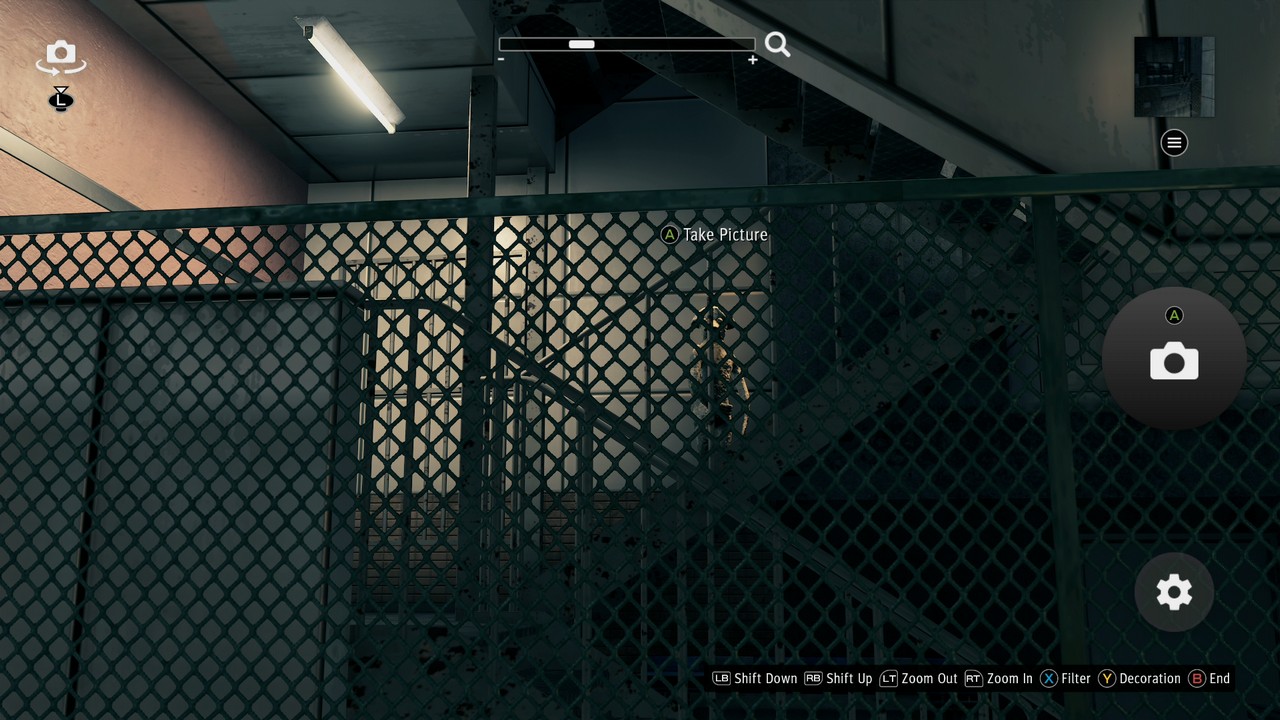Click the A icon above the shutter button
Viewport: 1280px width, 720px height.
(1174, 315)
